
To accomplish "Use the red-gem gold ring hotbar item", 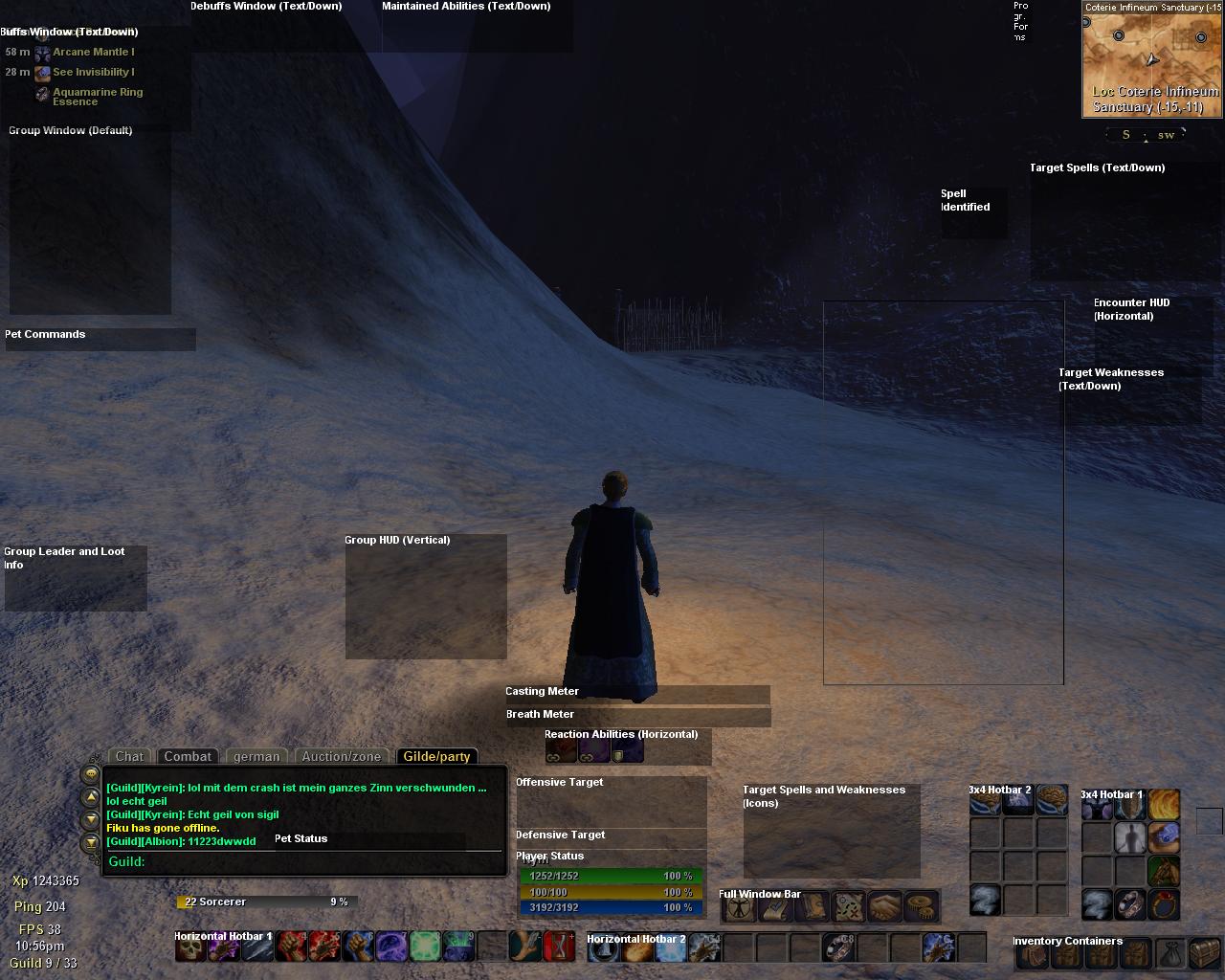I will pos(1164,903).
